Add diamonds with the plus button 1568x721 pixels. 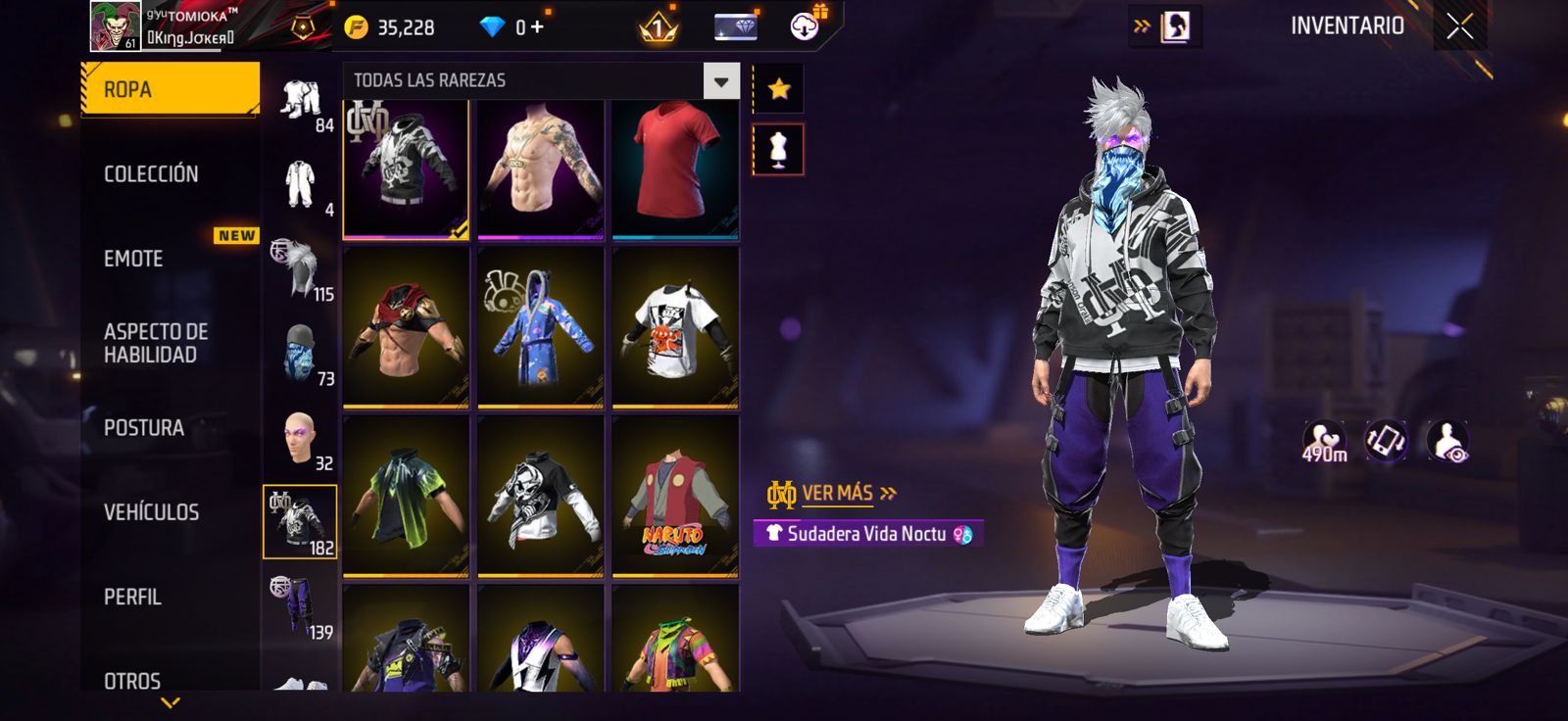[537, 27]
